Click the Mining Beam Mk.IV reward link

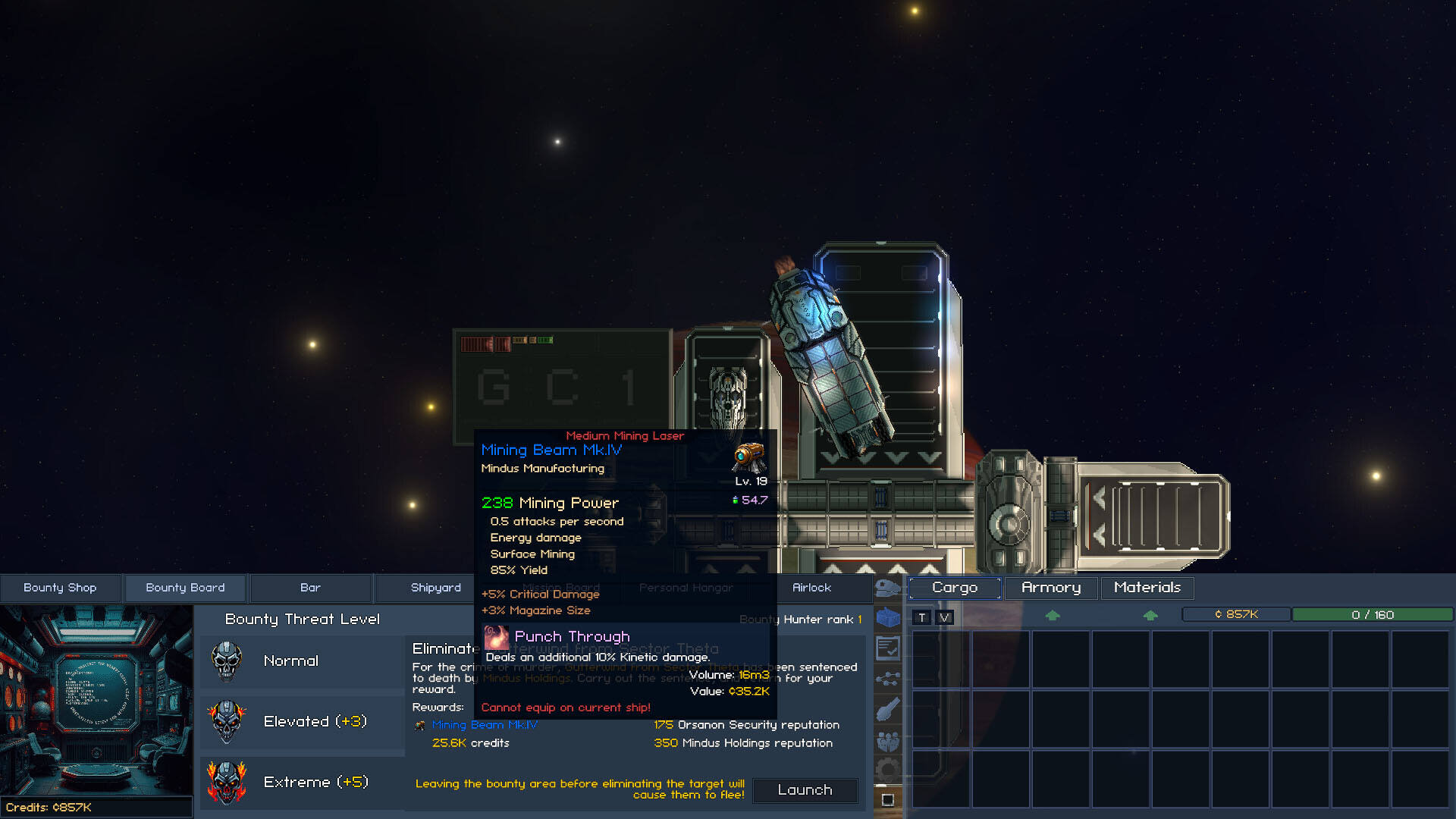point(485,725)
